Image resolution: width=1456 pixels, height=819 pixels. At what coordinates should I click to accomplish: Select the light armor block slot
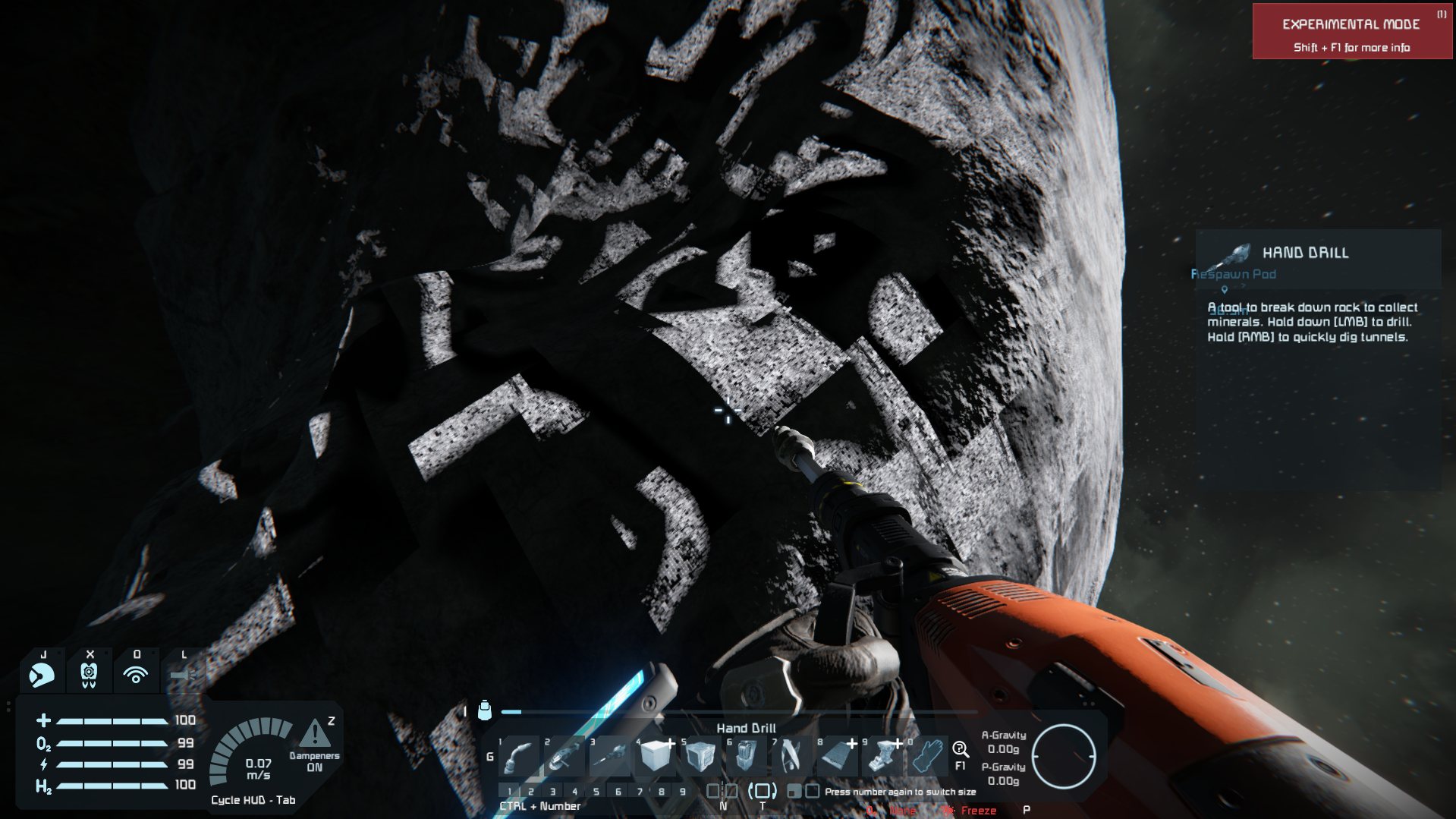pos(656,757)
